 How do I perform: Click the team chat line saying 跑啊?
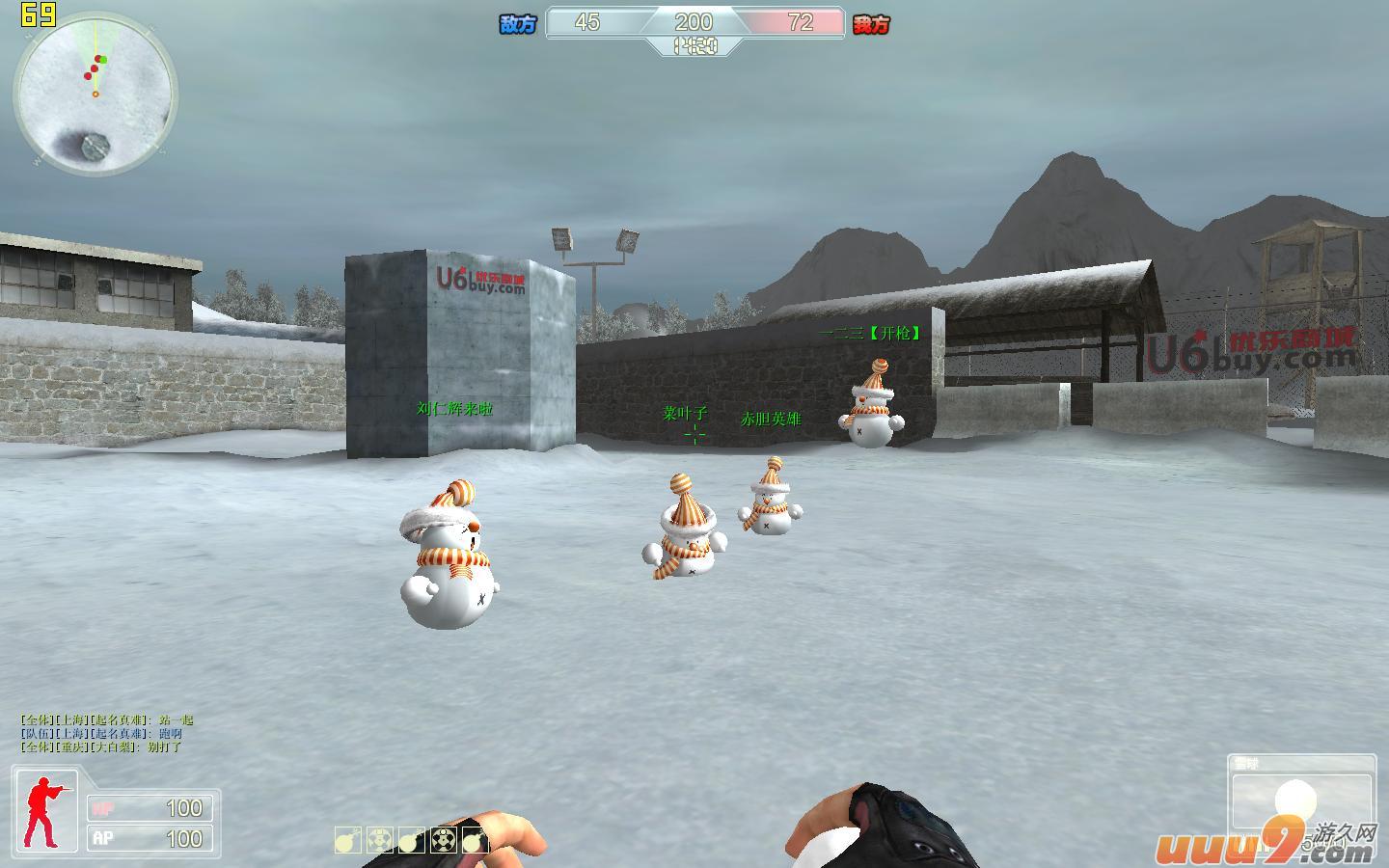(x=101, y=734)
